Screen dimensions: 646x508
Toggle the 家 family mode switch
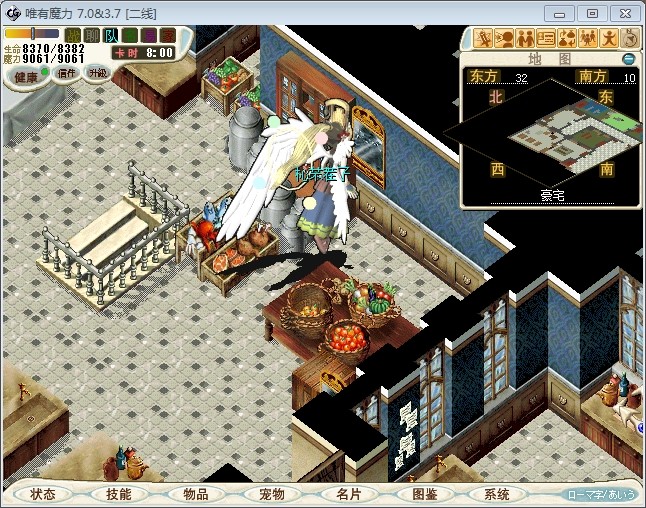(x=167, y=35)
